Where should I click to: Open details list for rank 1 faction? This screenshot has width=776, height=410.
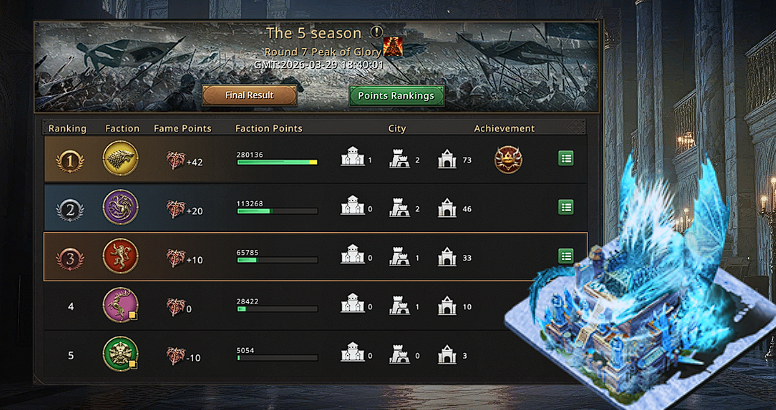coord(566,159)
